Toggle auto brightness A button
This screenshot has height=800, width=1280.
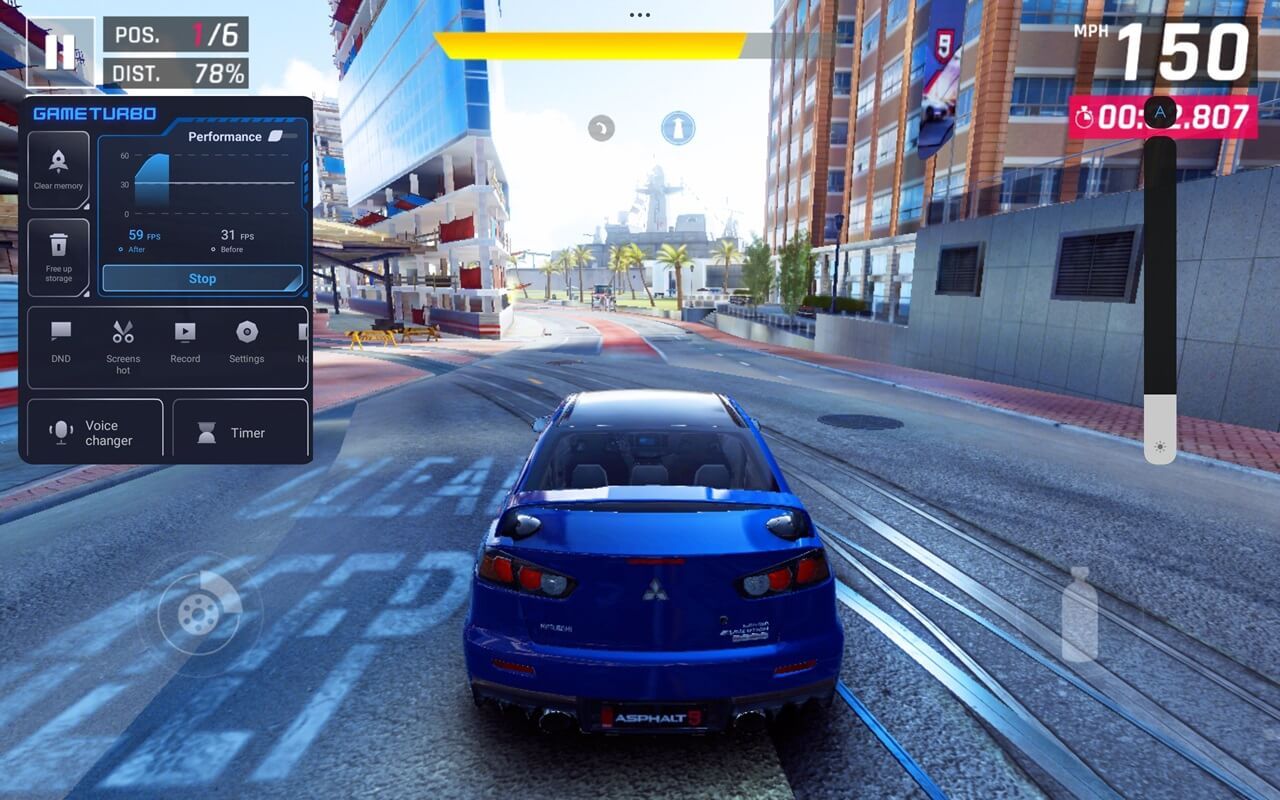[x=1160, y=113]
